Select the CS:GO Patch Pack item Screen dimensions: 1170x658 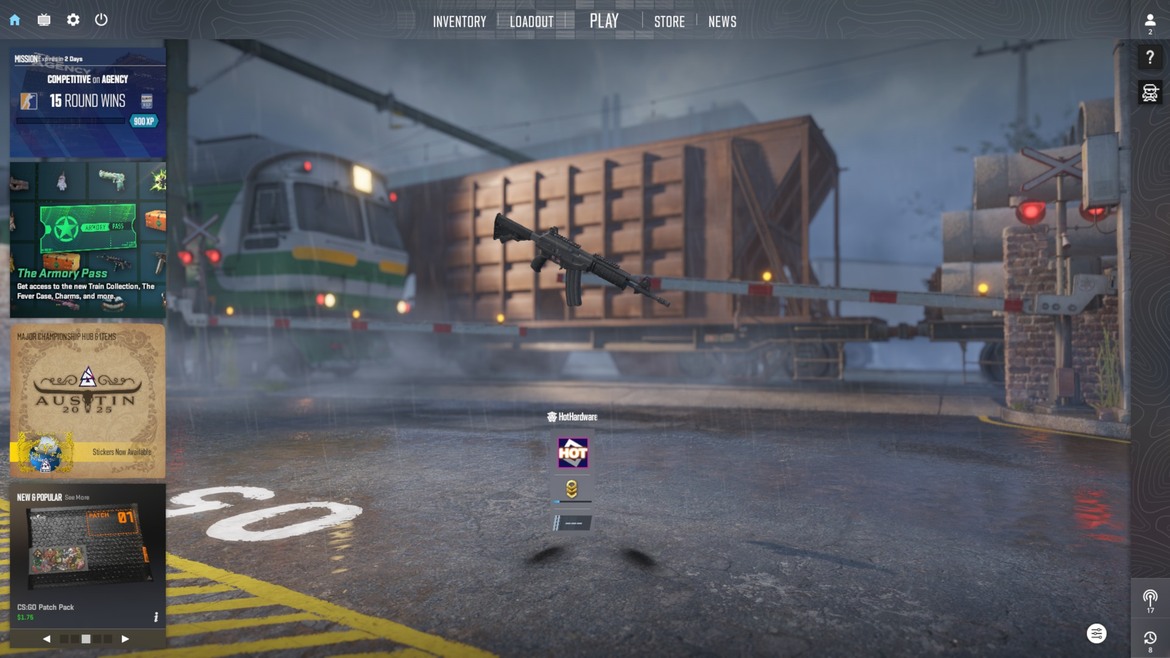click(85, 550)
